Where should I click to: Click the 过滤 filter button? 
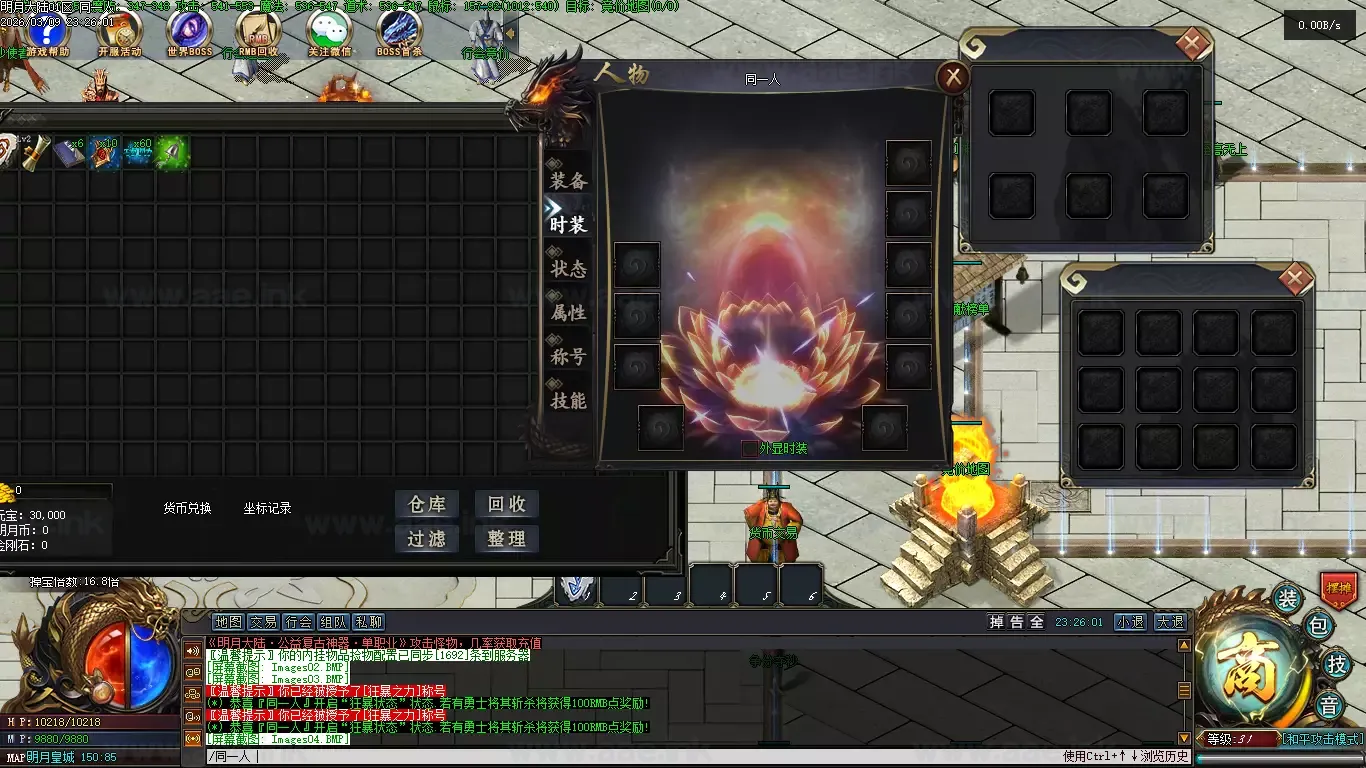[427, 539]
